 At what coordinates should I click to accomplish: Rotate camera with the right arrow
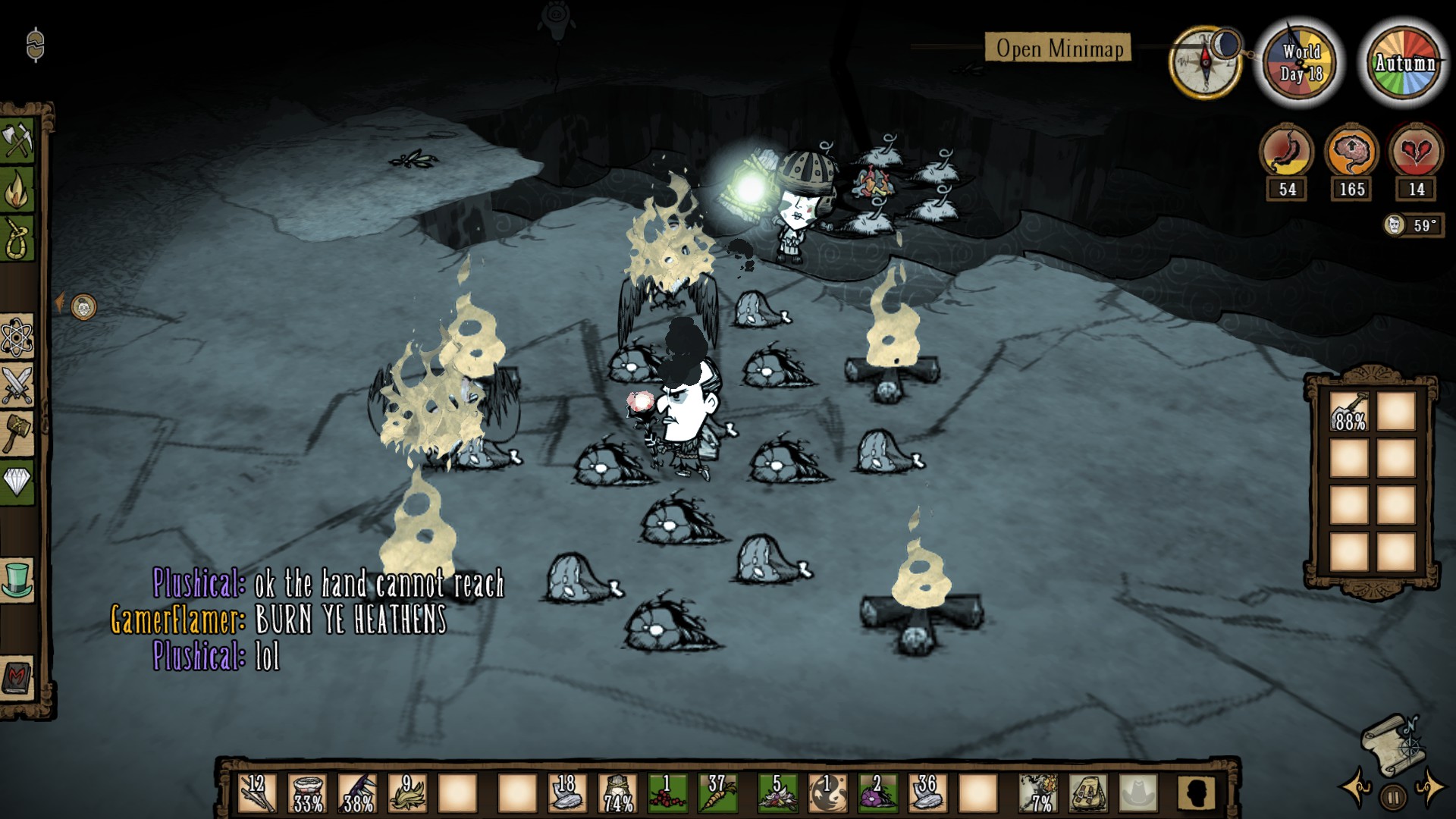[1430, 787]
